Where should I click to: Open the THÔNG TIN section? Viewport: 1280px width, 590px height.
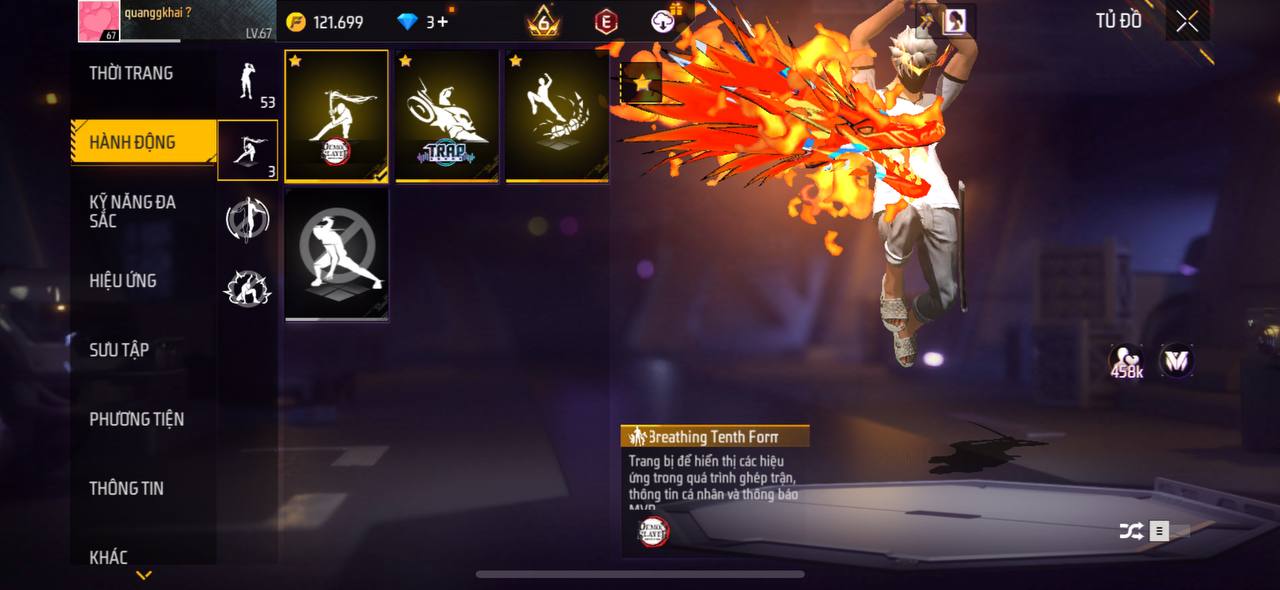pyautogui.click(x=126, y=488)
